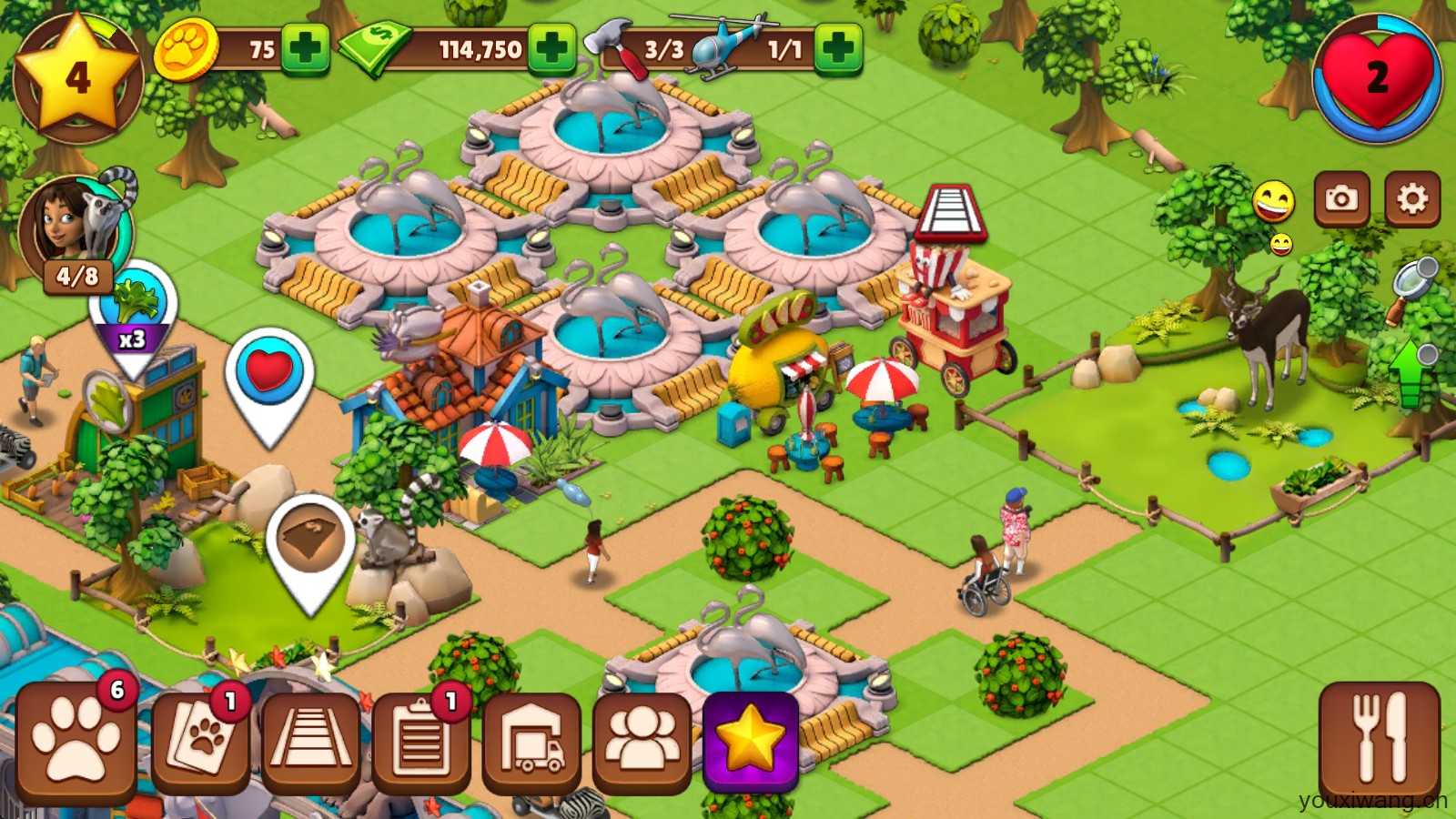This screenshot has height=819, width=1456.
Task: Add more builders or helicopters
Action: pyautogui.click(x=837, y=49)
